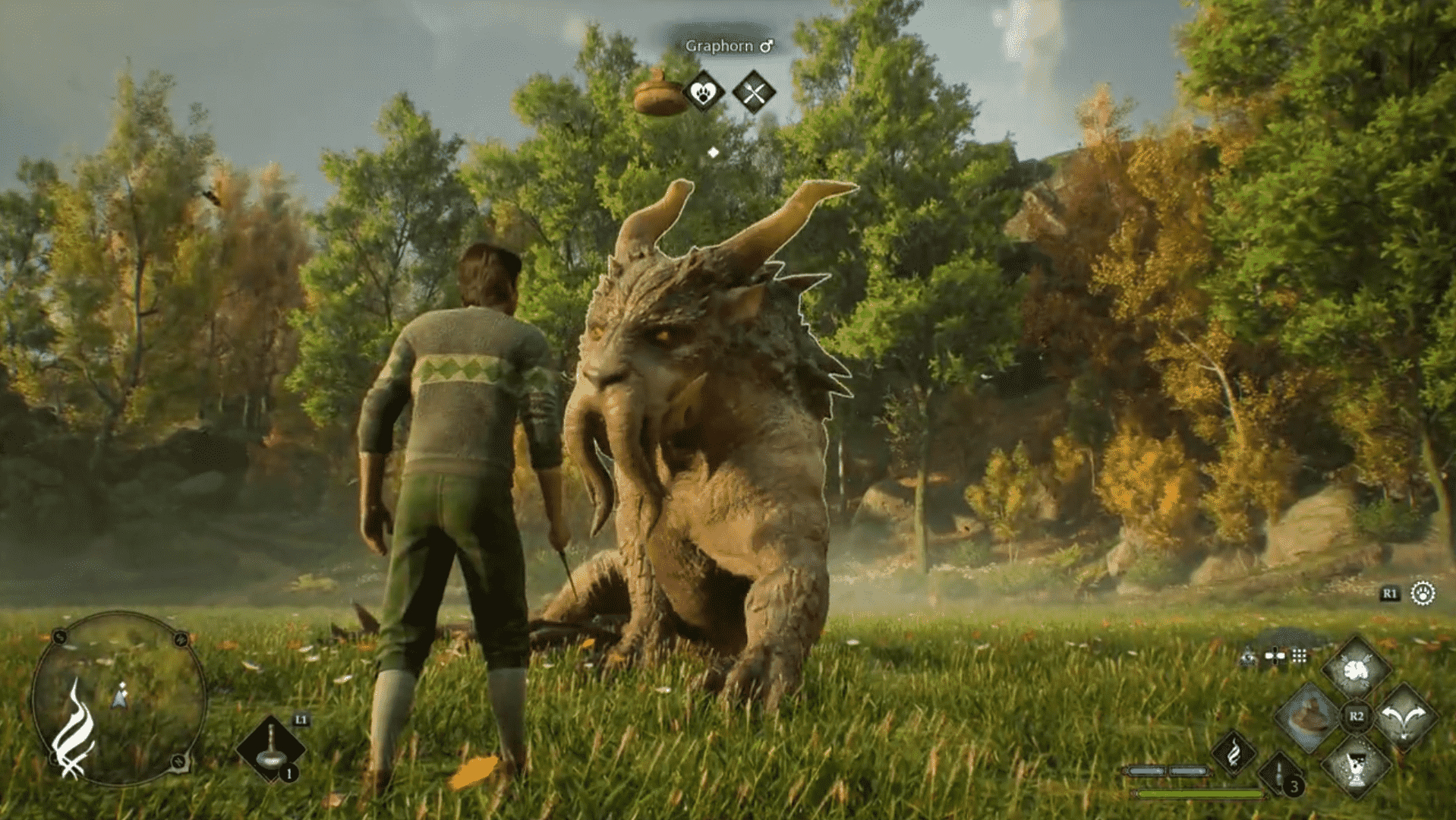This screenshot has height=820, width=1456.
Task: Click the green experience bar at bottom right
Action: click(1198, 793)
